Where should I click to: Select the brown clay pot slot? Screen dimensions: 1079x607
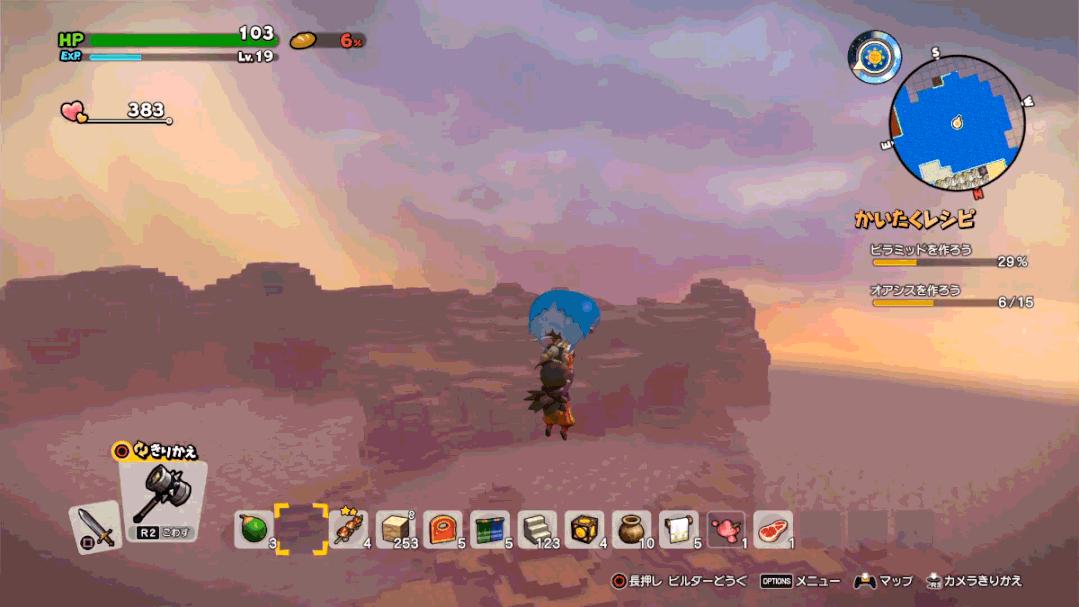click(632, 529)
